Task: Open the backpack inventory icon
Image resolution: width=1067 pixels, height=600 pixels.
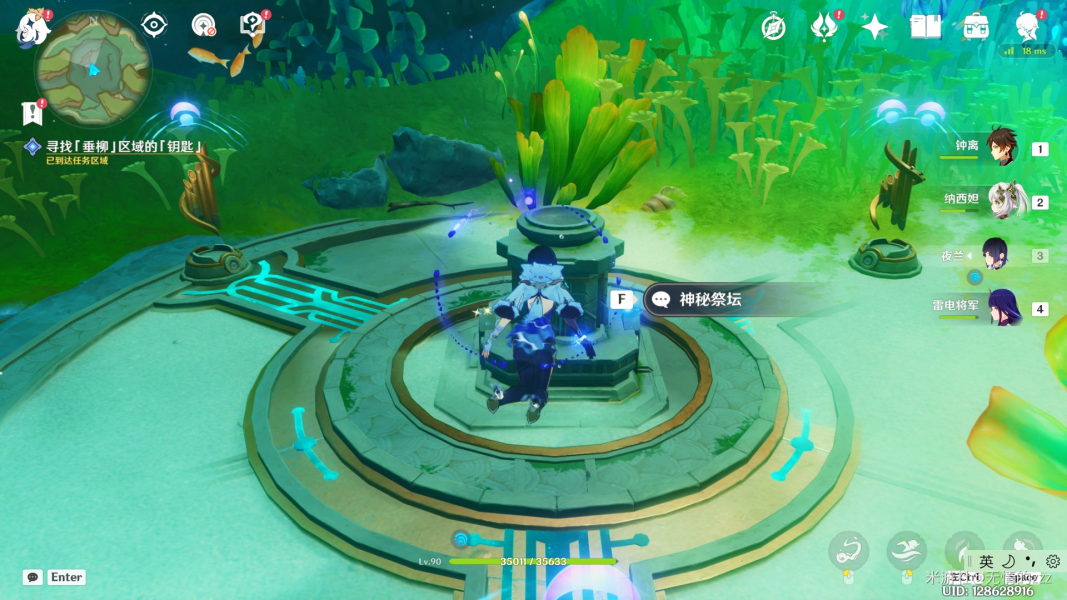Action: (976, 27)
